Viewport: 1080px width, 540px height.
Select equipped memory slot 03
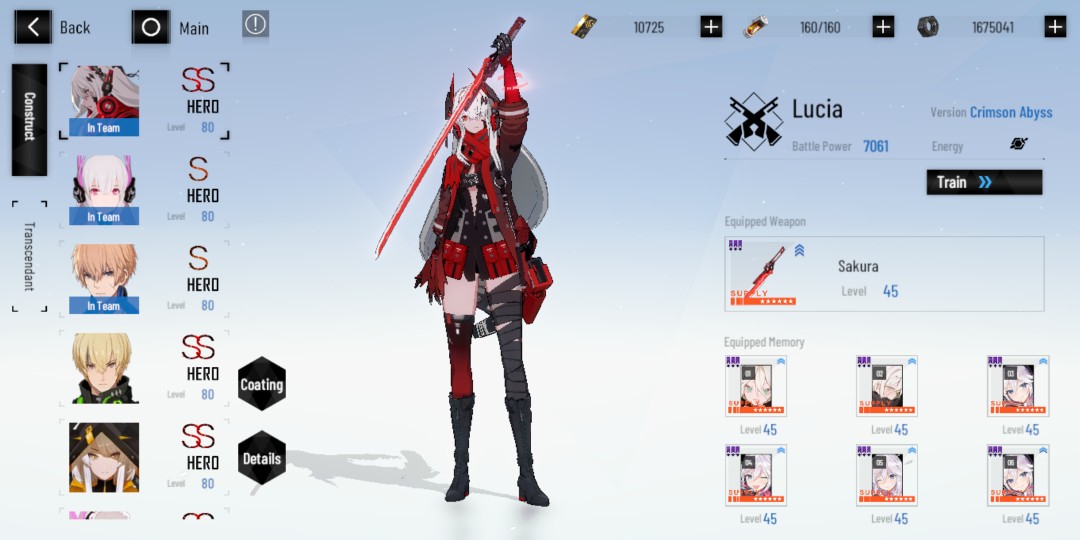click(1018, 386)
